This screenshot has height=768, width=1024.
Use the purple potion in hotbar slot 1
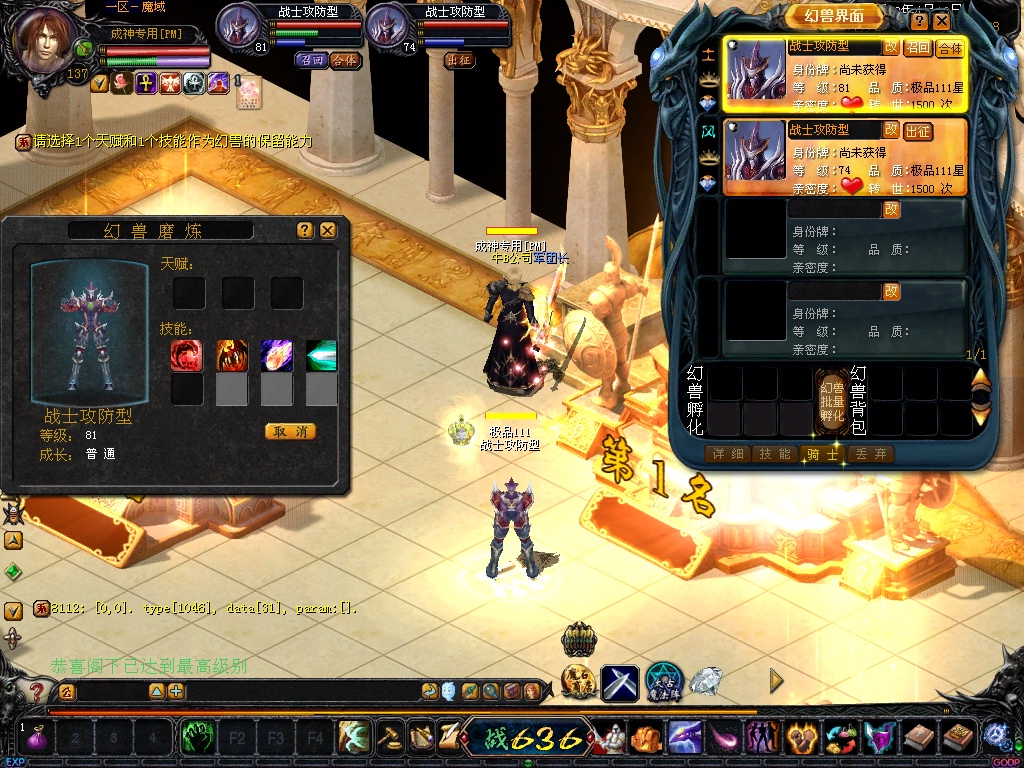(40, 740)
